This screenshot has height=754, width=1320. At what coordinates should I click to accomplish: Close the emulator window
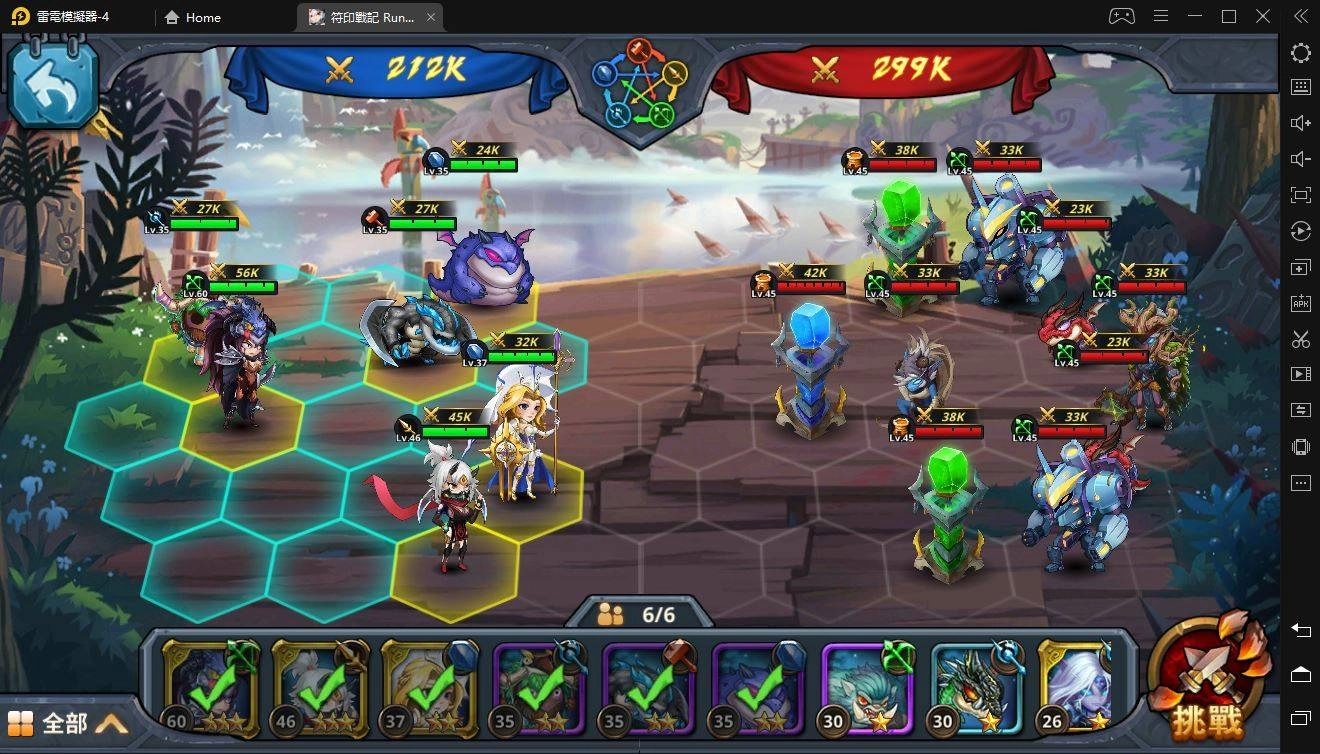(x=1265, y=17)
